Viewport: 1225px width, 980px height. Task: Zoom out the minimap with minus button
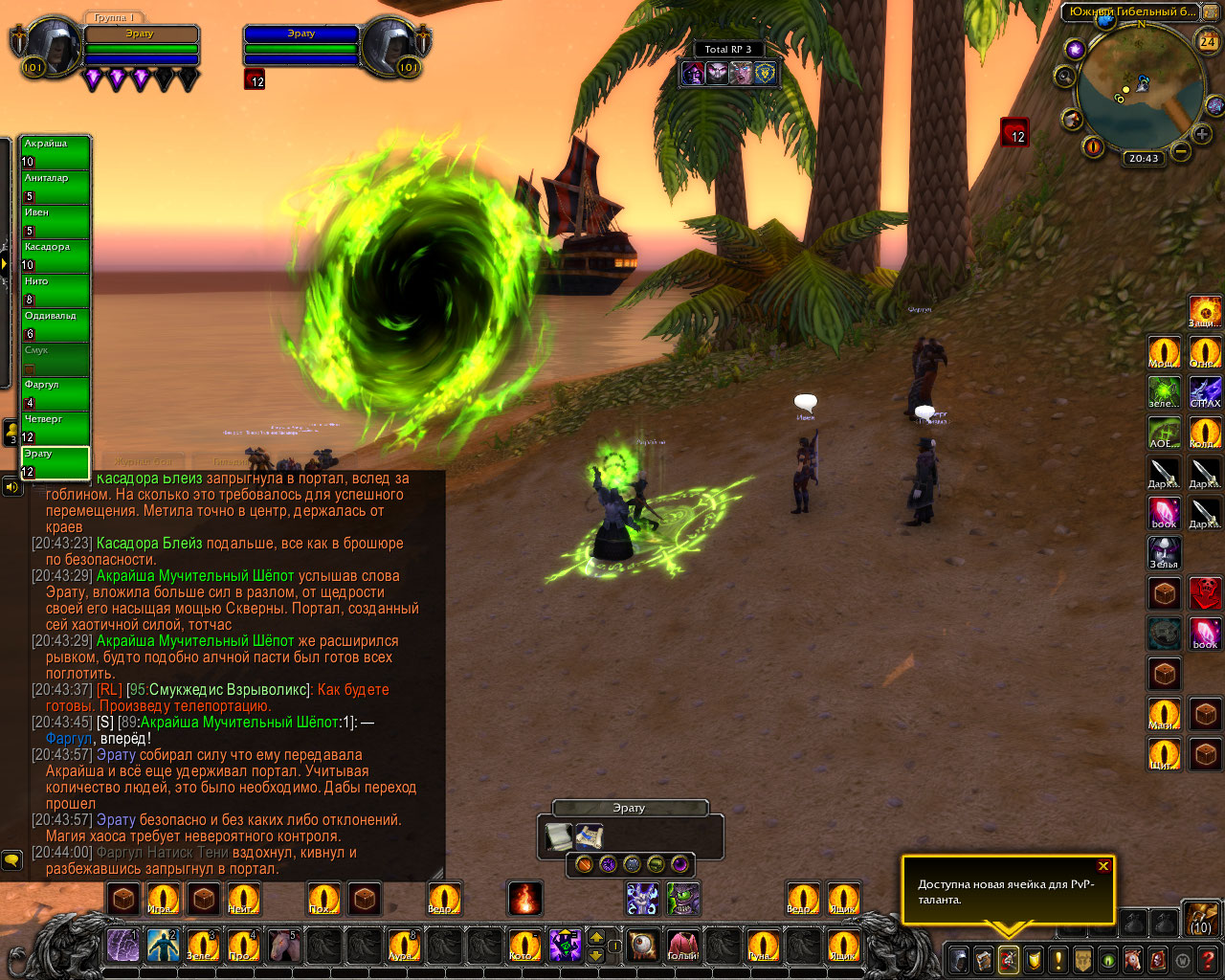(1181, 151)
